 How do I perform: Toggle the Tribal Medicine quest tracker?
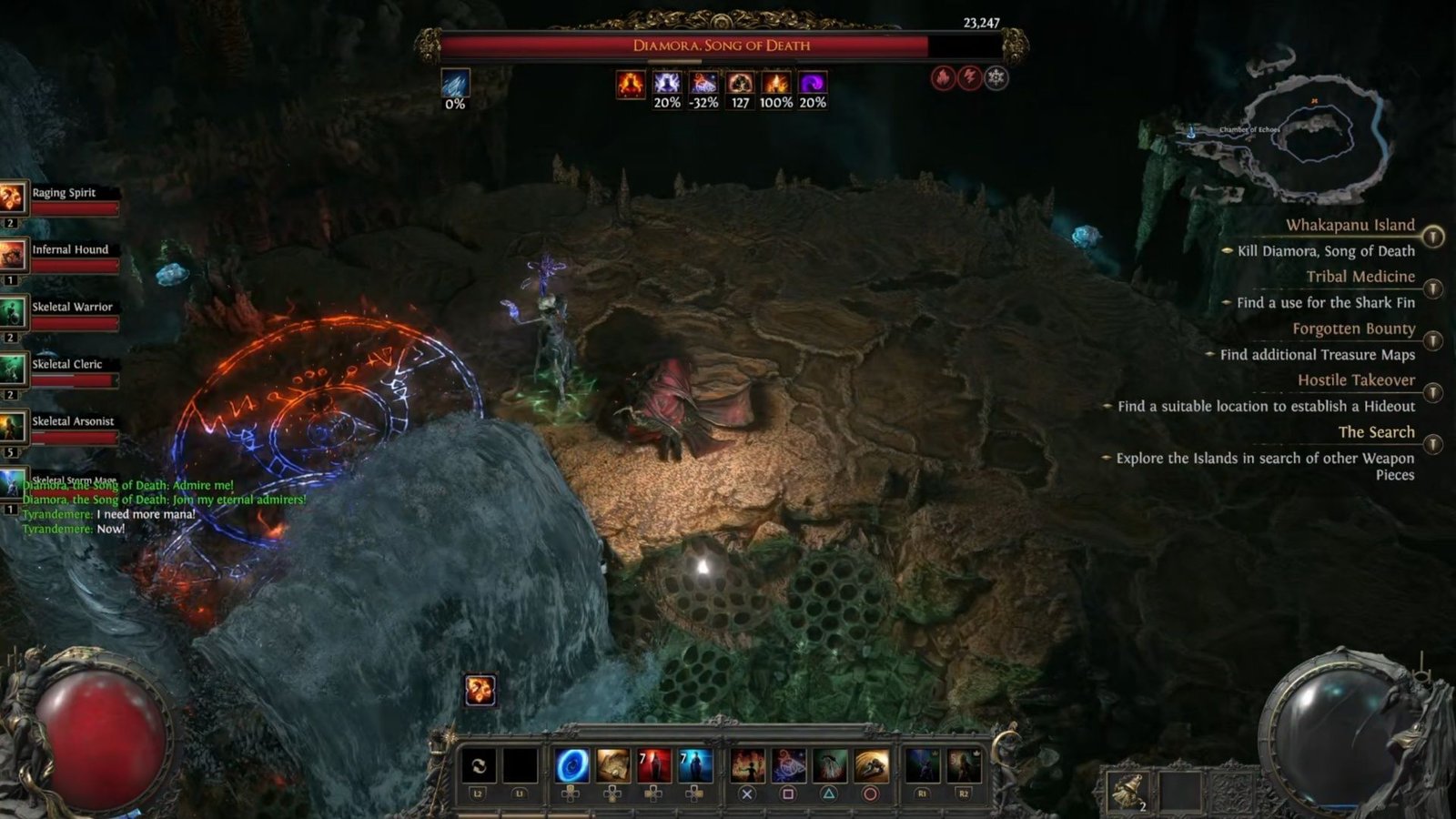(x=1433, y=288)
